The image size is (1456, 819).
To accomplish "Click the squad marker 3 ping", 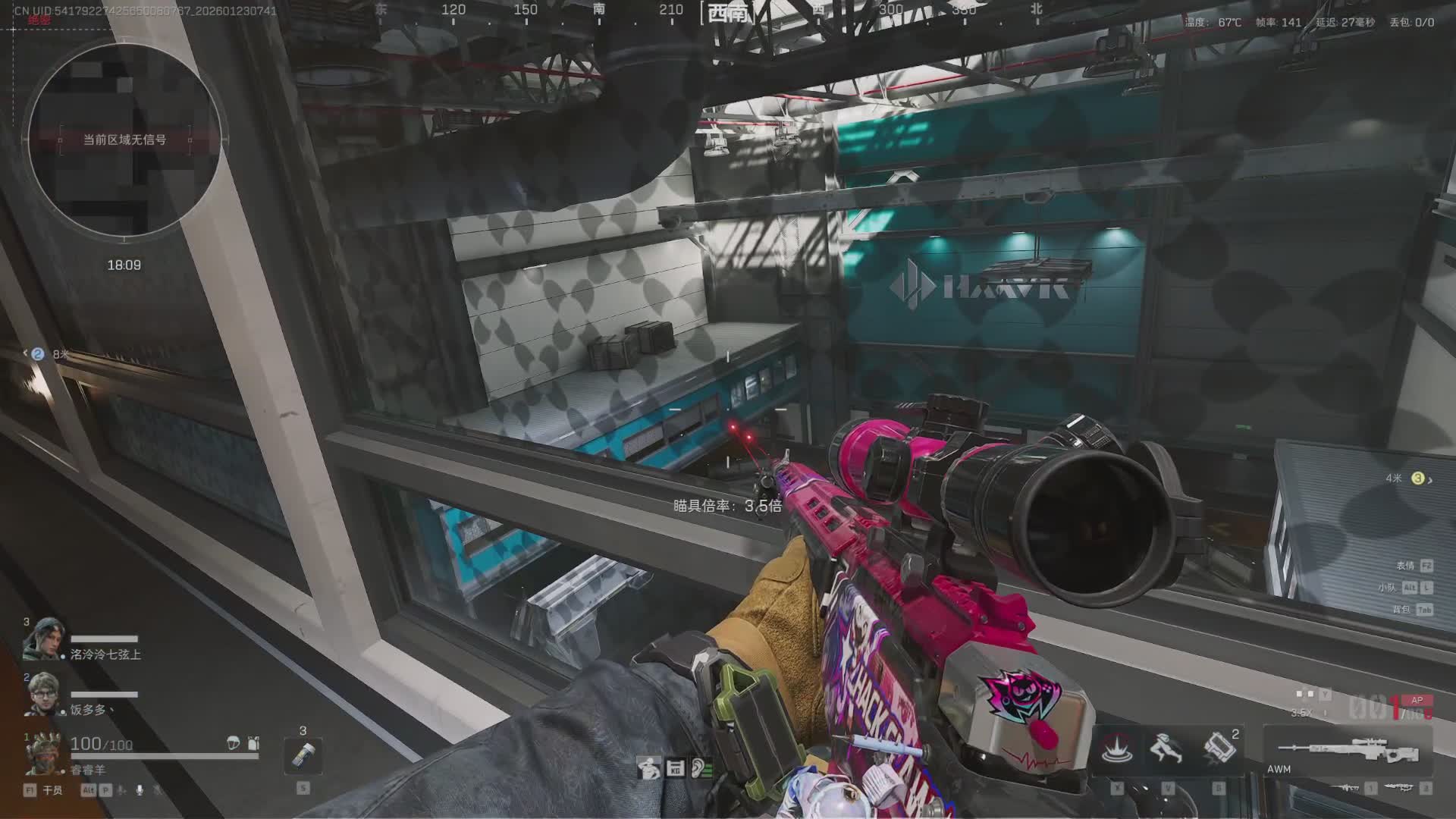I will [x=1417, y=479].
